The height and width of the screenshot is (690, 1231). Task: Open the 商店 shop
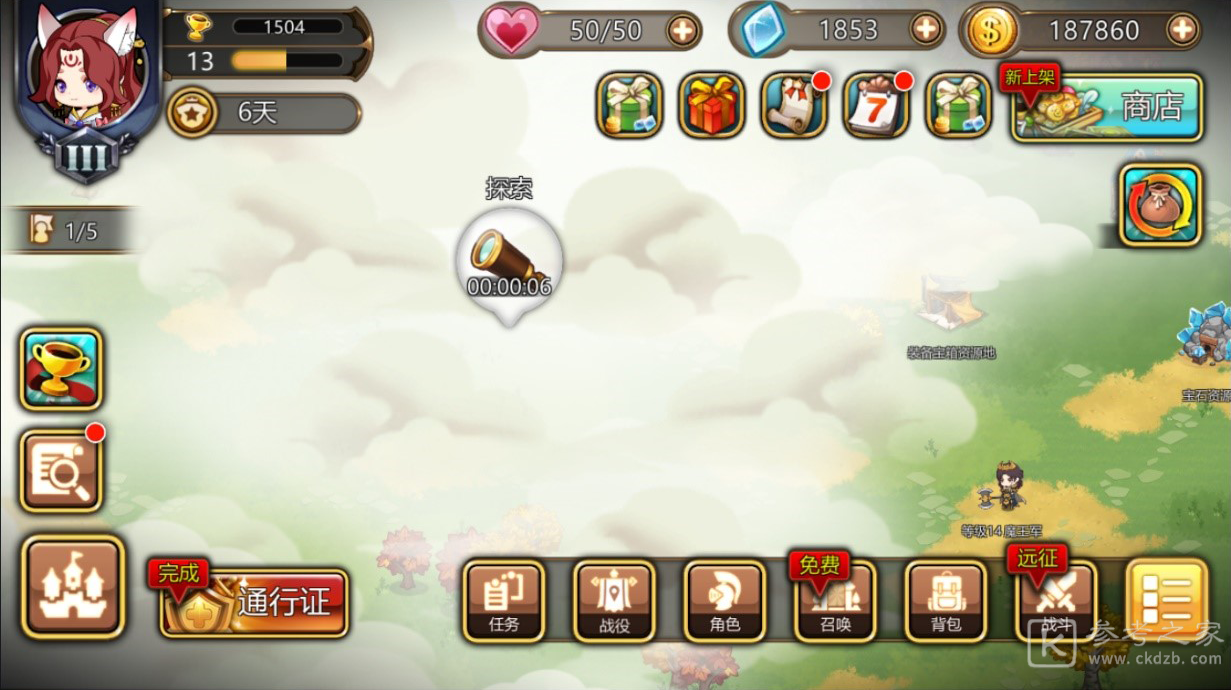click(1105, 106)
